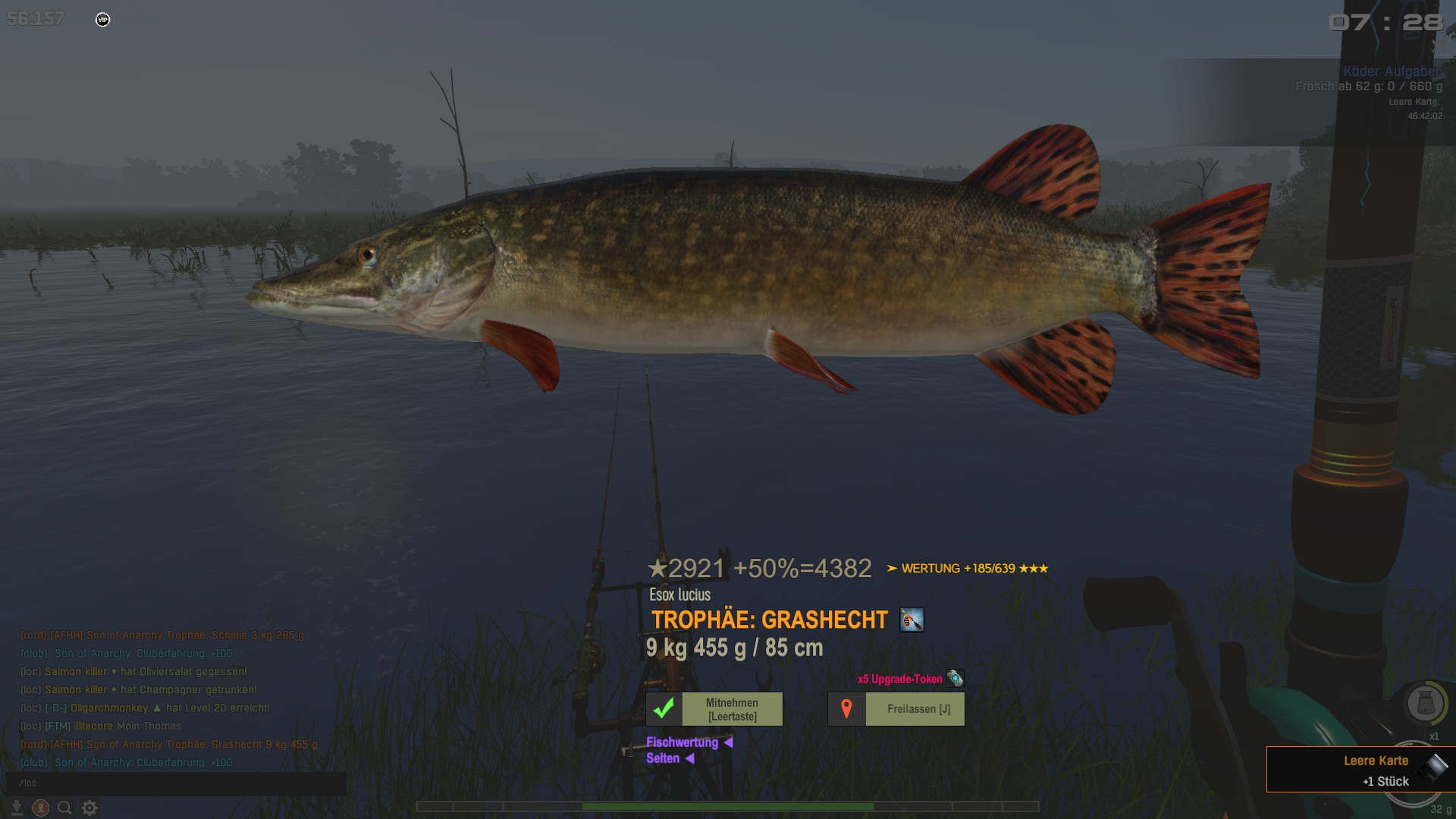Image resolution: width=1456 pixels, height=819 pixels.
Task: Keep the fish with the Mitnehmen button
Action: pyautogui.click(x=714, y=709)
